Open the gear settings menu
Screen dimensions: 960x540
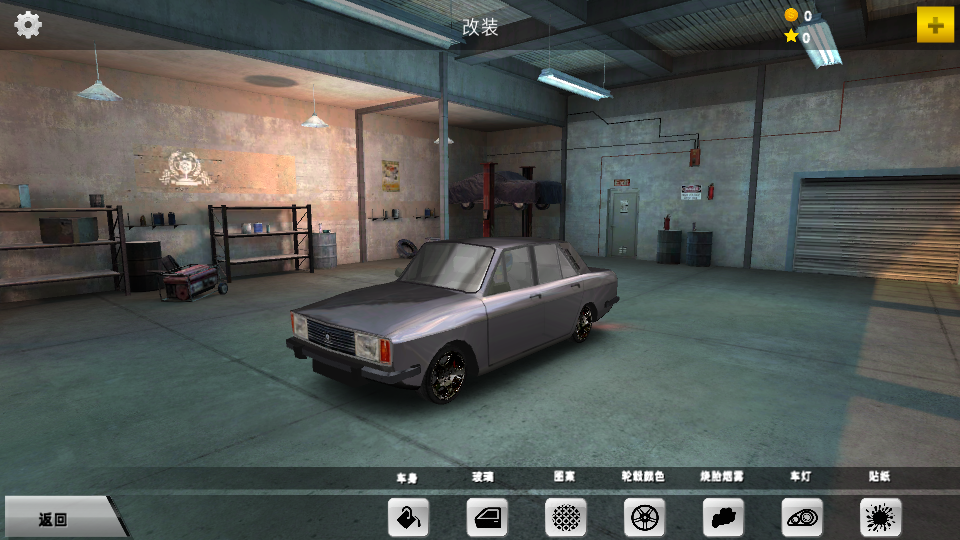[28, 25]
